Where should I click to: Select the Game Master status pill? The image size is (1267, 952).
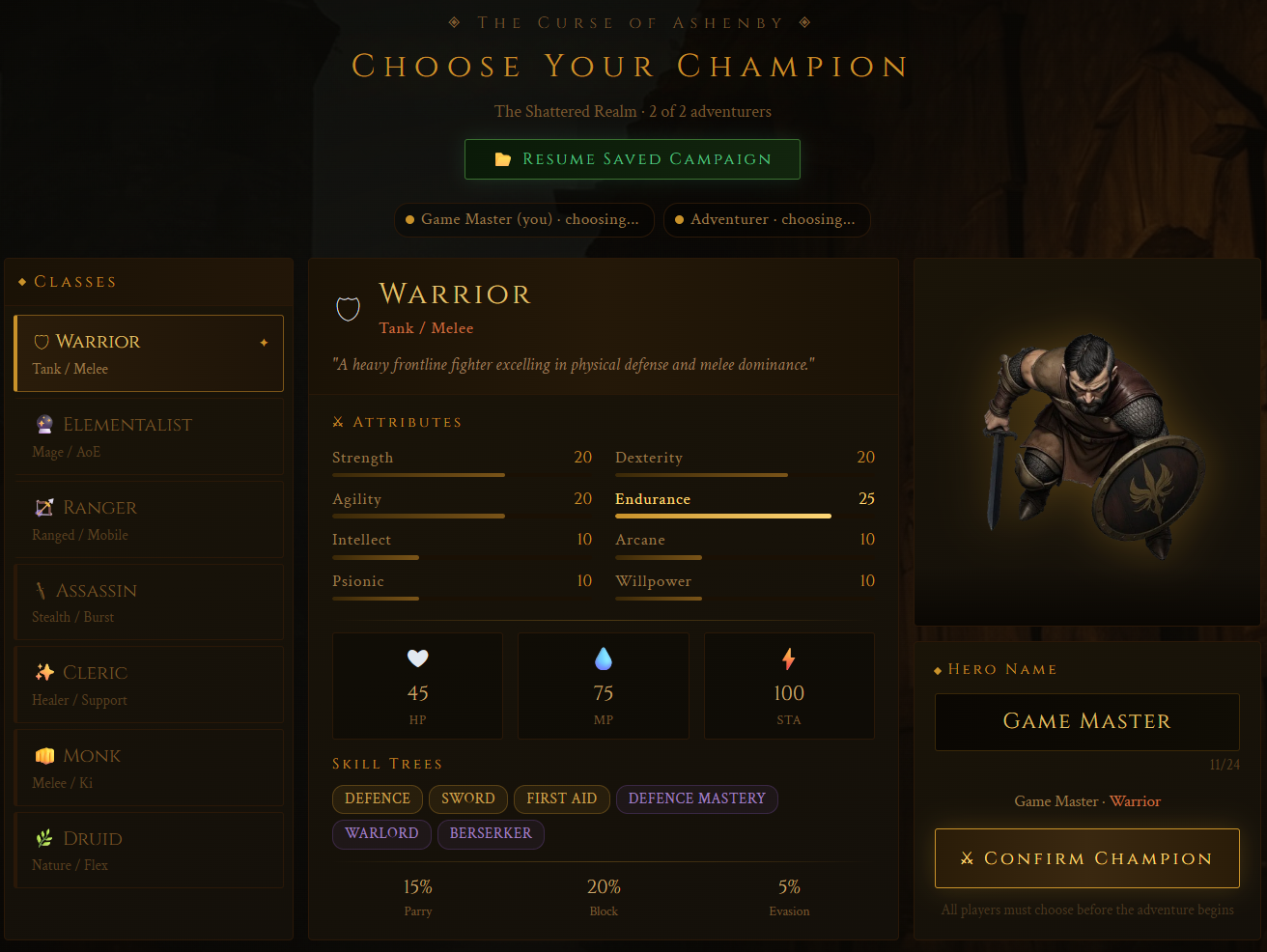[524, 219]
